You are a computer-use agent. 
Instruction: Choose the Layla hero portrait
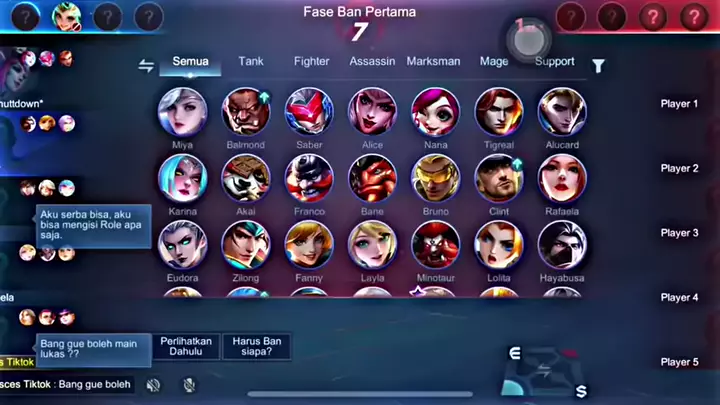372,245
